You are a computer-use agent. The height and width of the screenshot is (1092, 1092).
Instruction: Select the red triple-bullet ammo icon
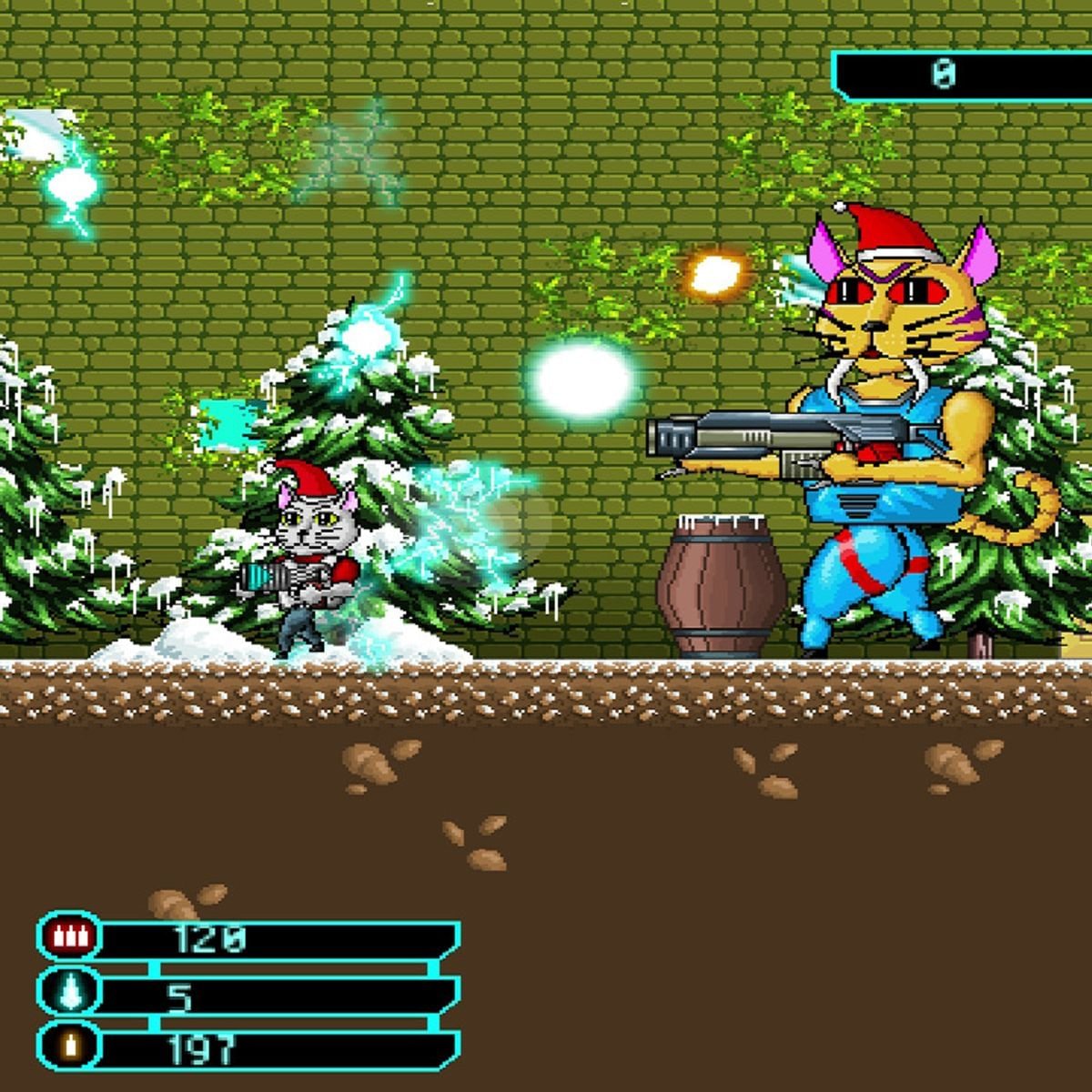coord(69,936)
